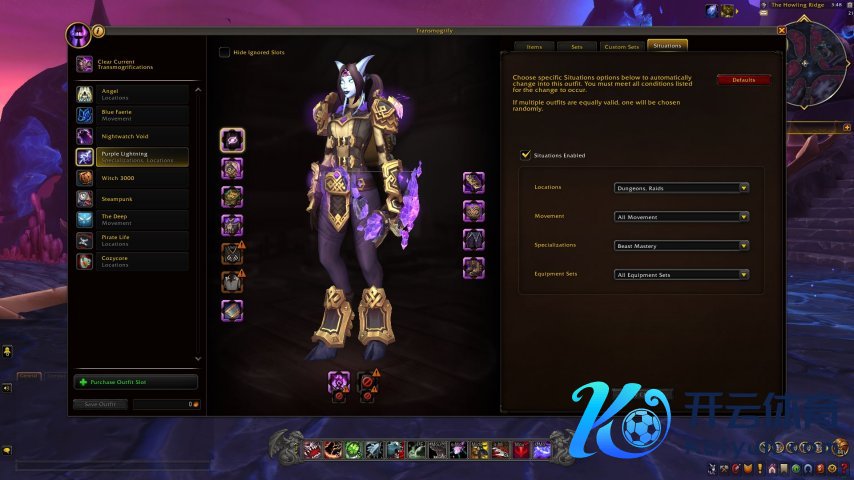
Task: Show the Custom Sets tab
Action: tap(621, 46)
